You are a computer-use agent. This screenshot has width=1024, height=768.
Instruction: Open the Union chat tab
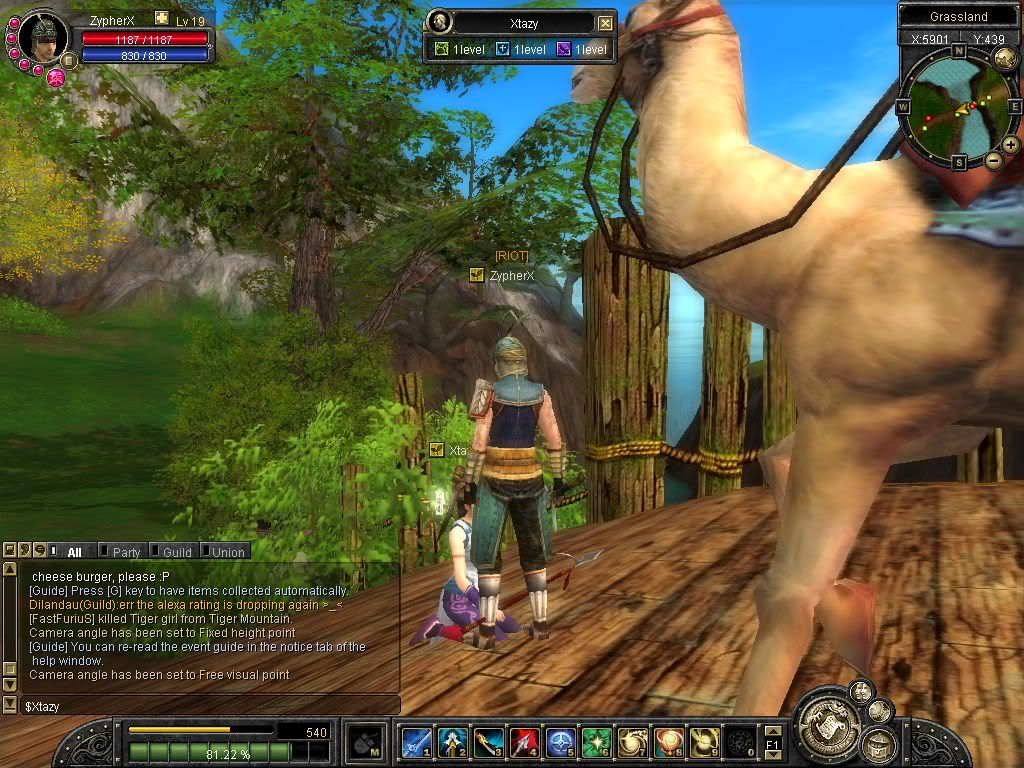(x=227, y=551)
